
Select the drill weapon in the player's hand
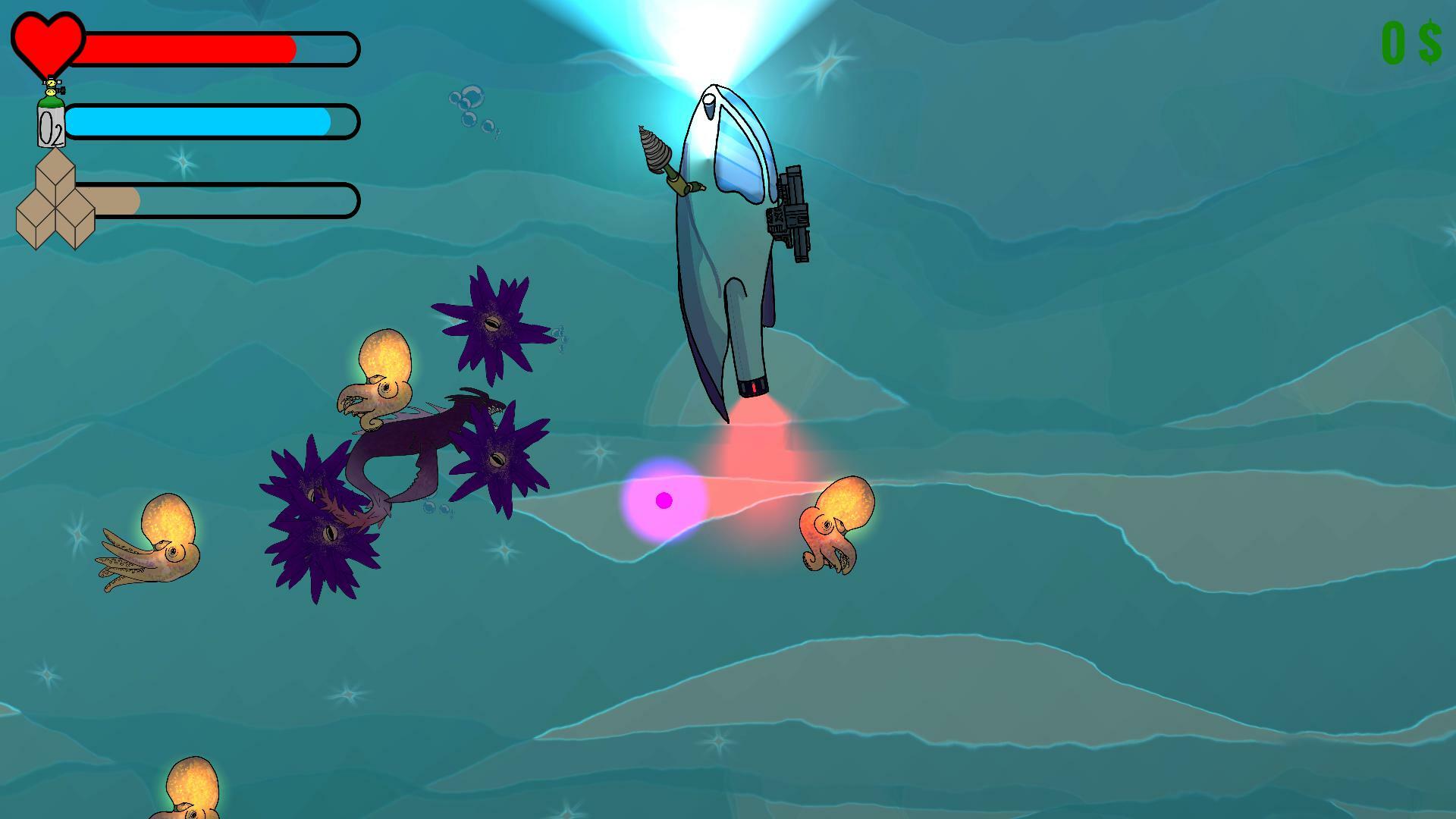(x=654, y=152)
